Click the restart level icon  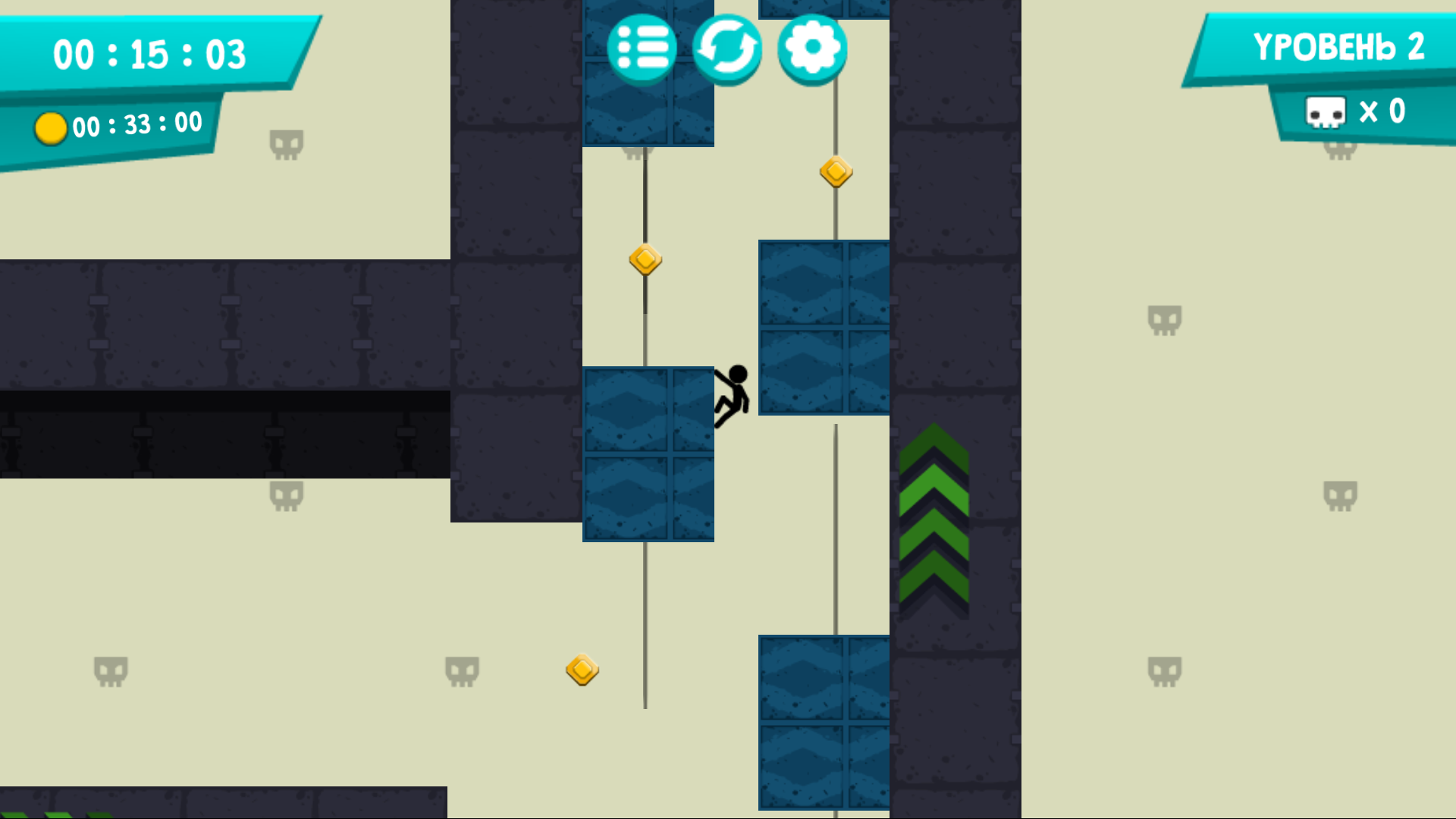point(729,47)
